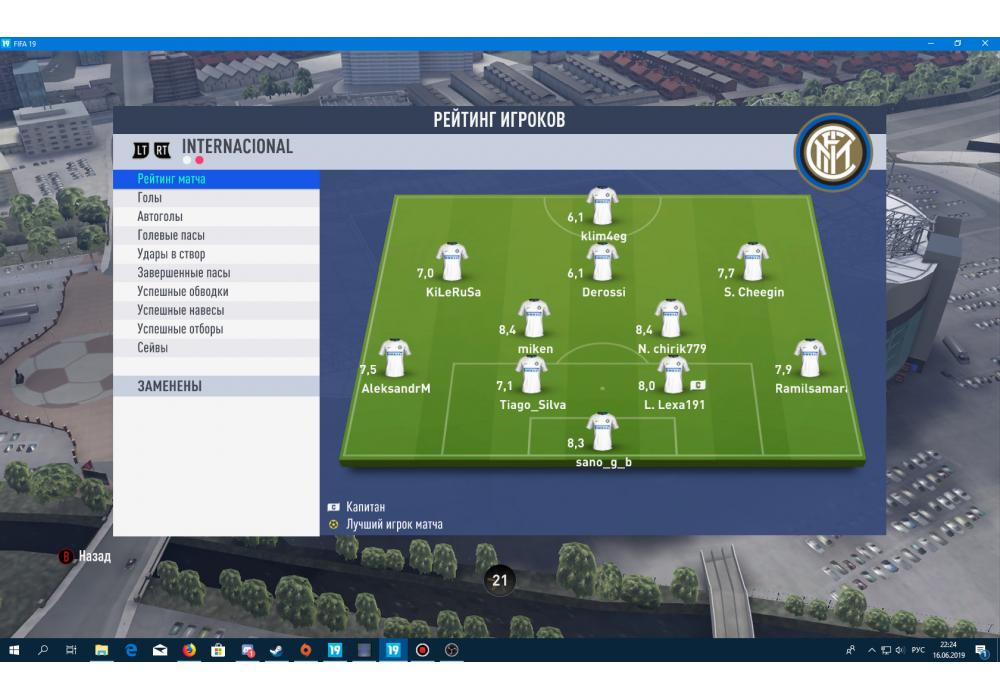Show Завершенные пасы statistics

[x=216, y=273]
